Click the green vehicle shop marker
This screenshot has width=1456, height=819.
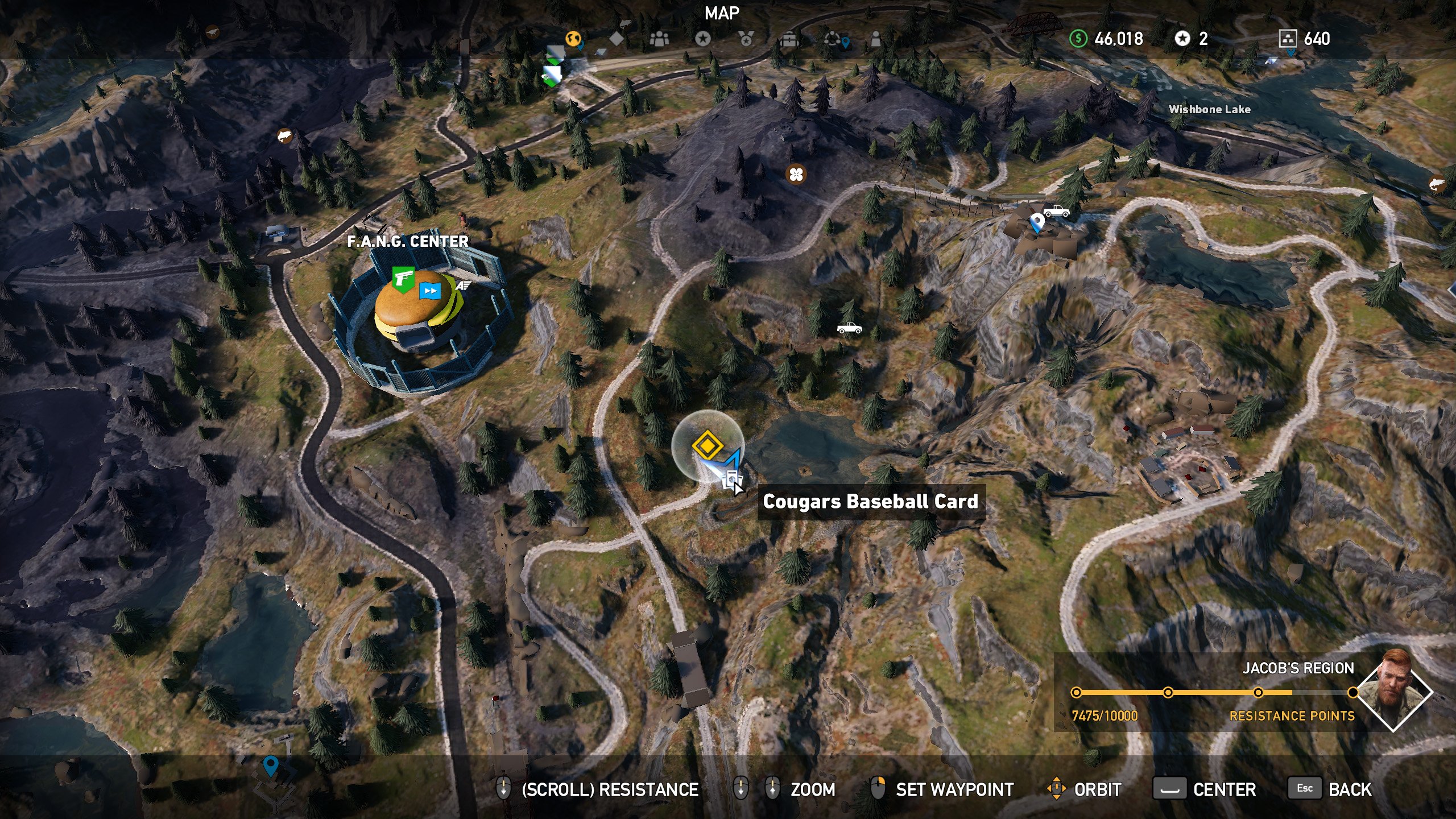point(551,75)
